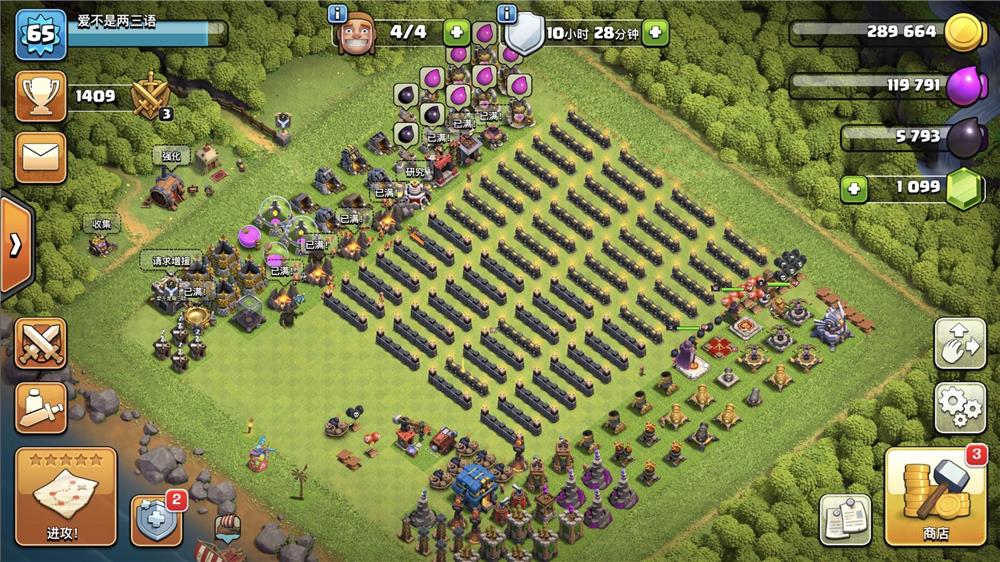Add more builders with the plus button
The image size is (1000, 562).
(x=456, y=32)
